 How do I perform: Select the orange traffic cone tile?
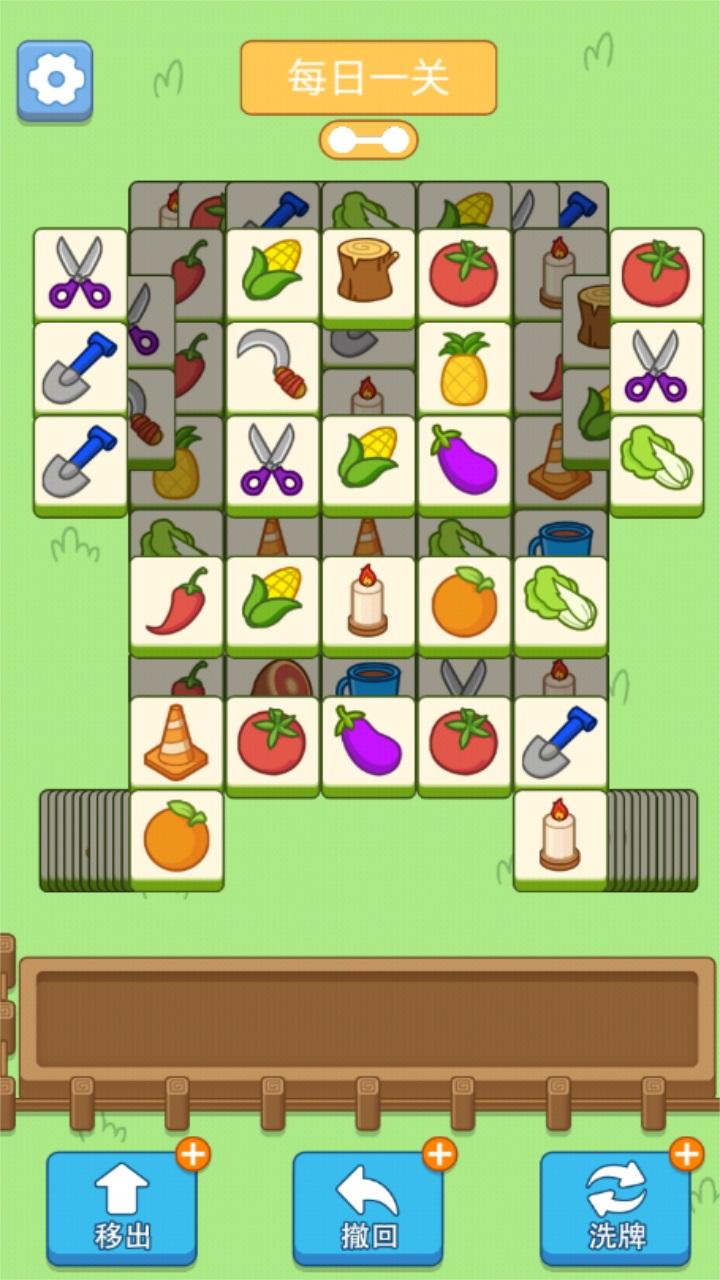176,742
